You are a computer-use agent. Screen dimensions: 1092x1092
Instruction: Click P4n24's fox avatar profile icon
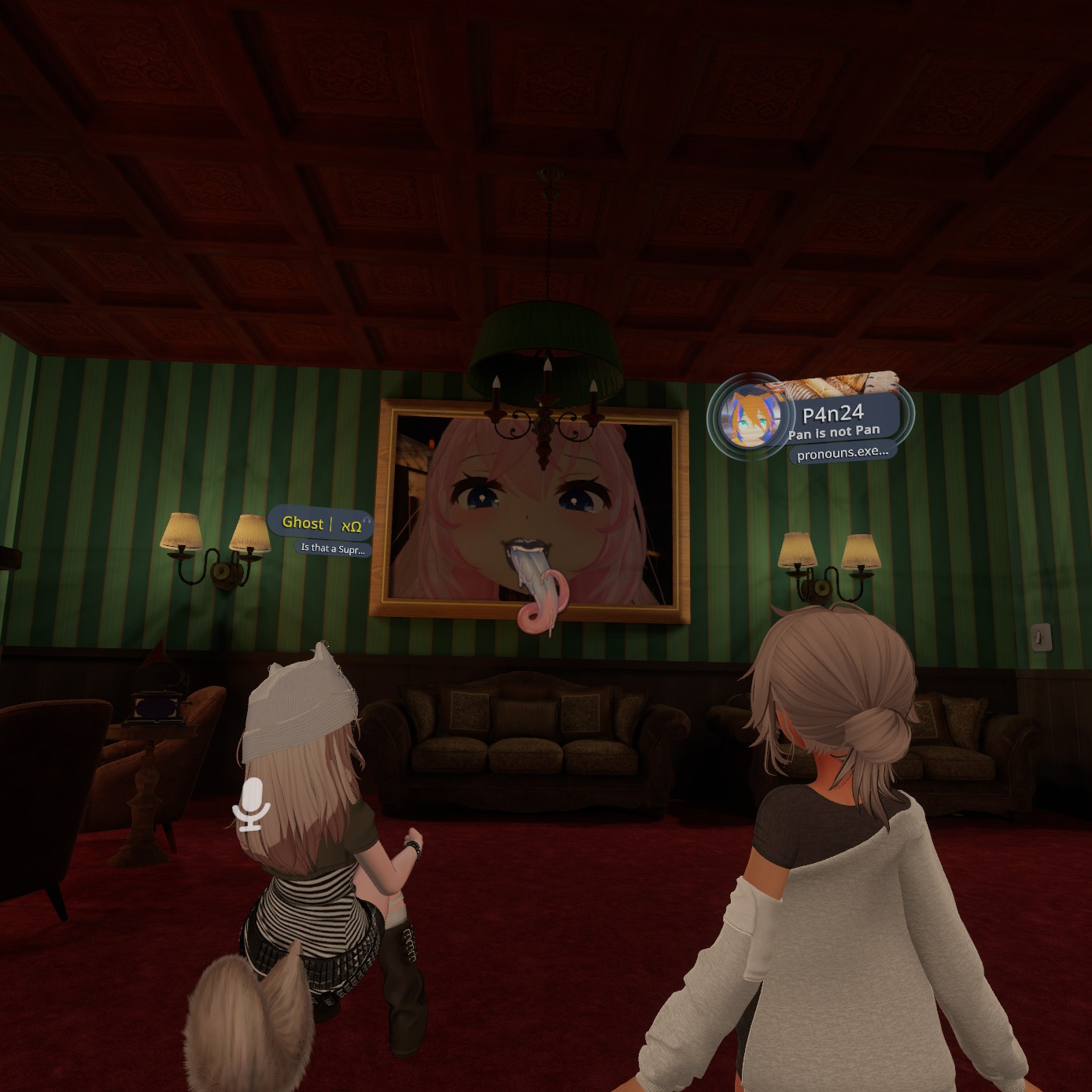(x=751, y=417)
